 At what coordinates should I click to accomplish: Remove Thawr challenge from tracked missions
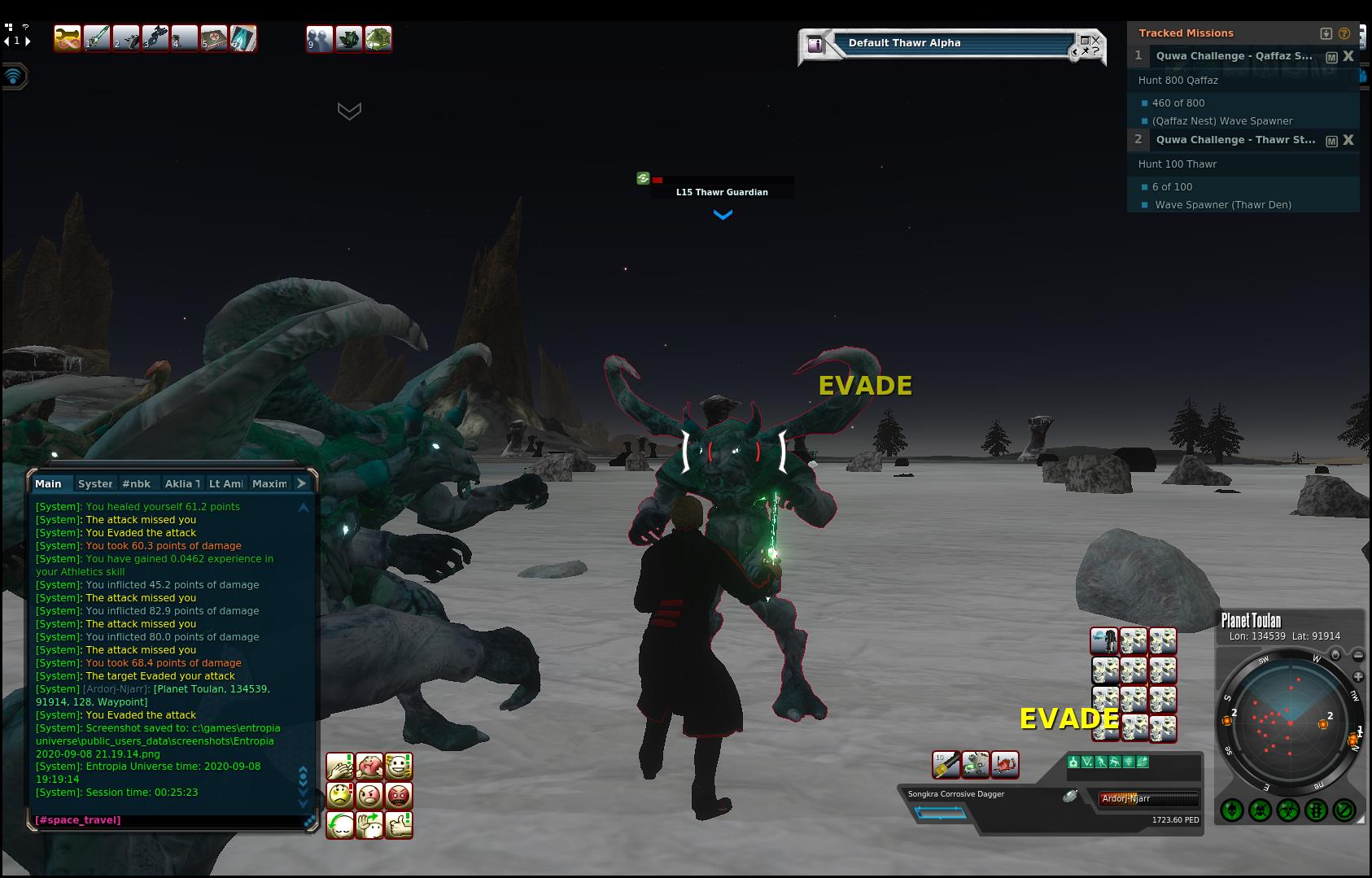(x=1348, y=140)
